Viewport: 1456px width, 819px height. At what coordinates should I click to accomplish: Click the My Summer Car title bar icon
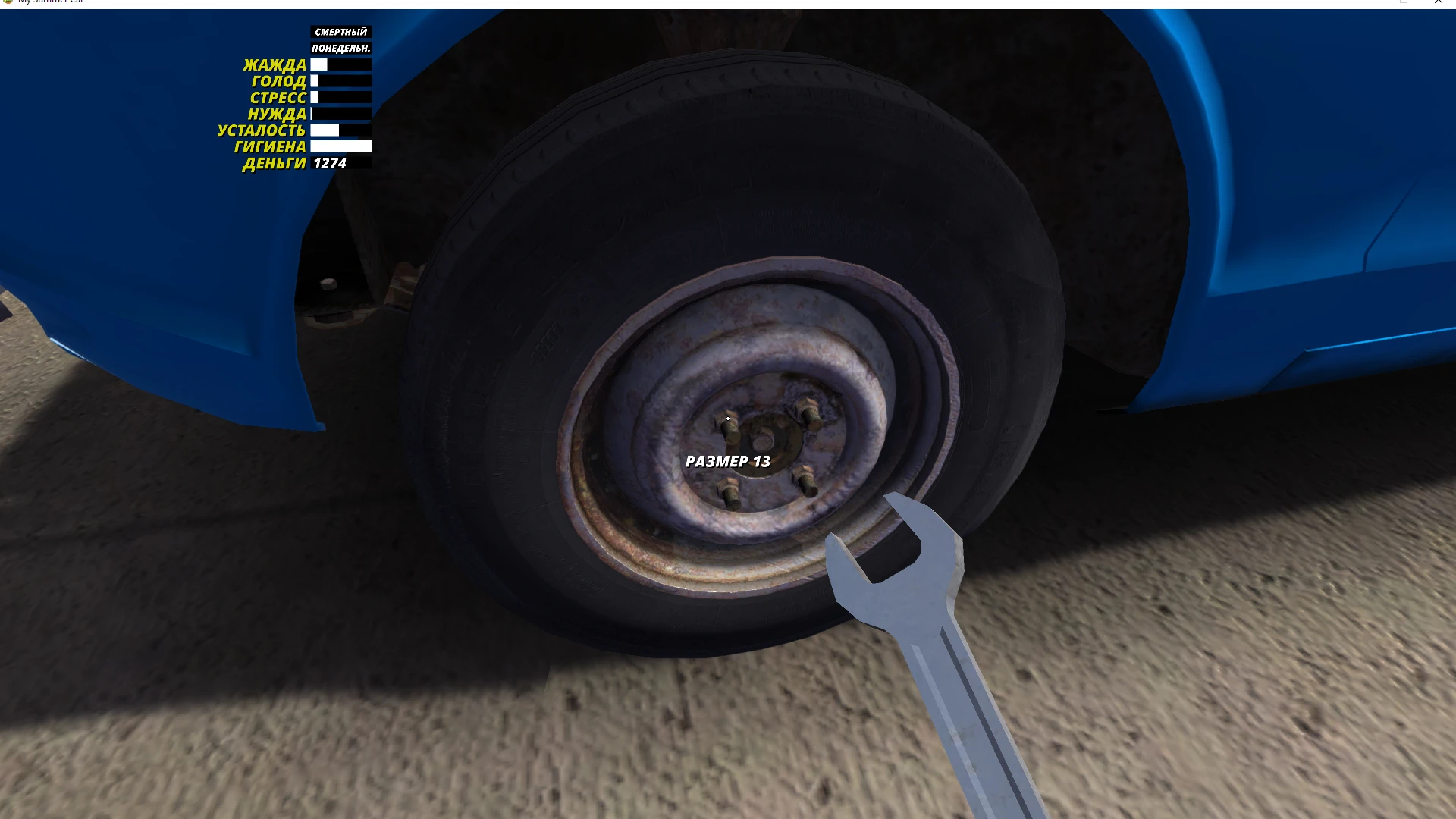(x=8, y=2)
